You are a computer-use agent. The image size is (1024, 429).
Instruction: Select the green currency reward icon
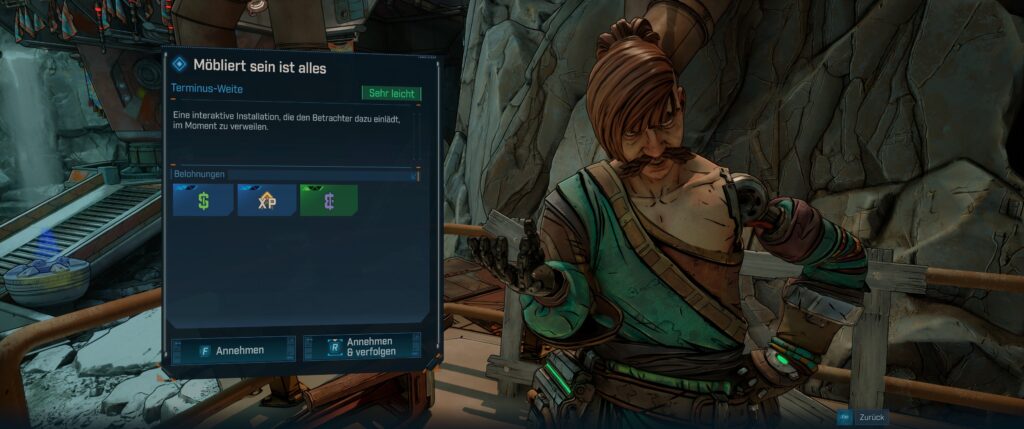[x=328, y=200]
